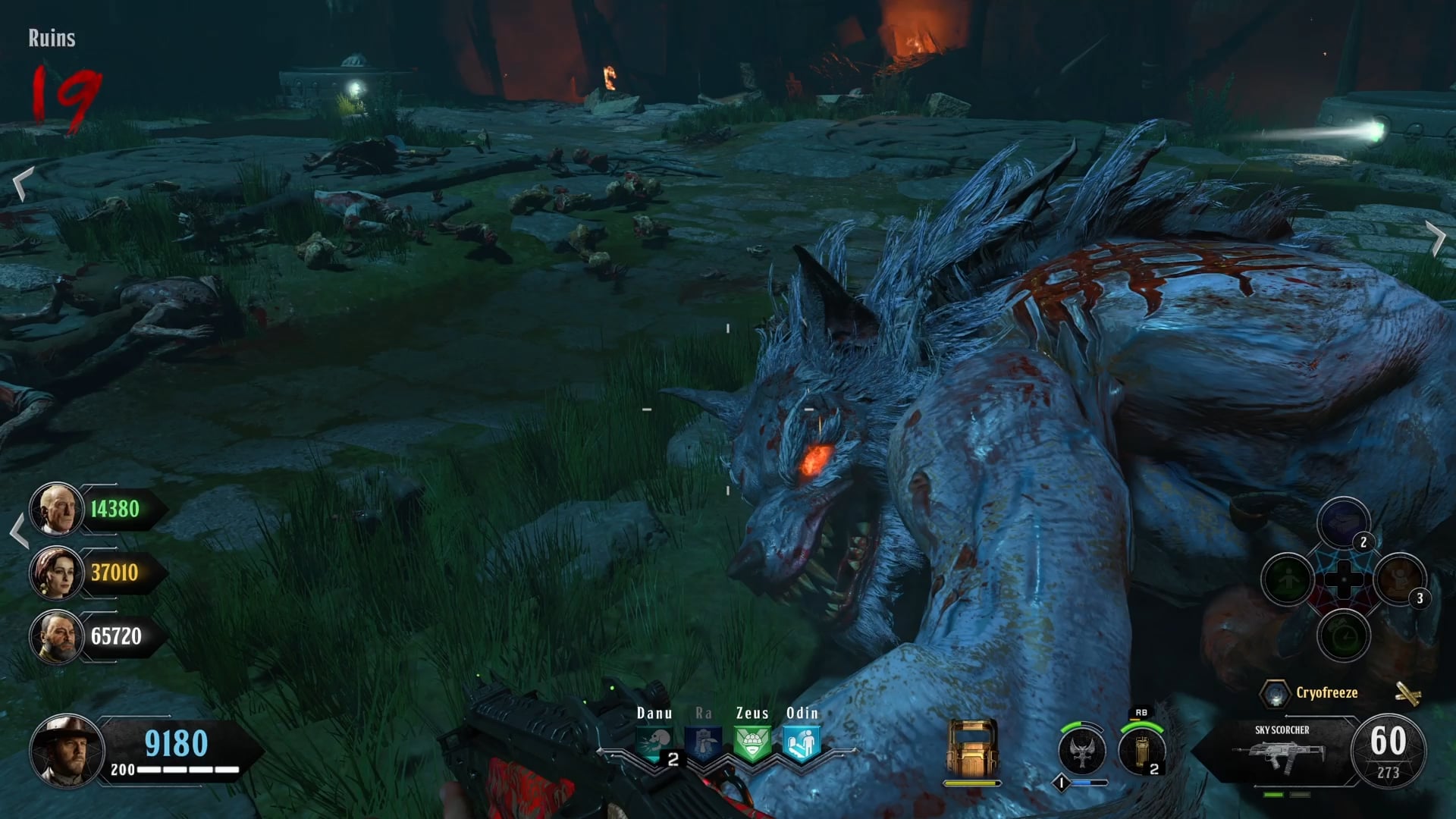Activate the winged special weapon icon
The width and height of the screenshot is (1456, 819).
point(1082,750)
